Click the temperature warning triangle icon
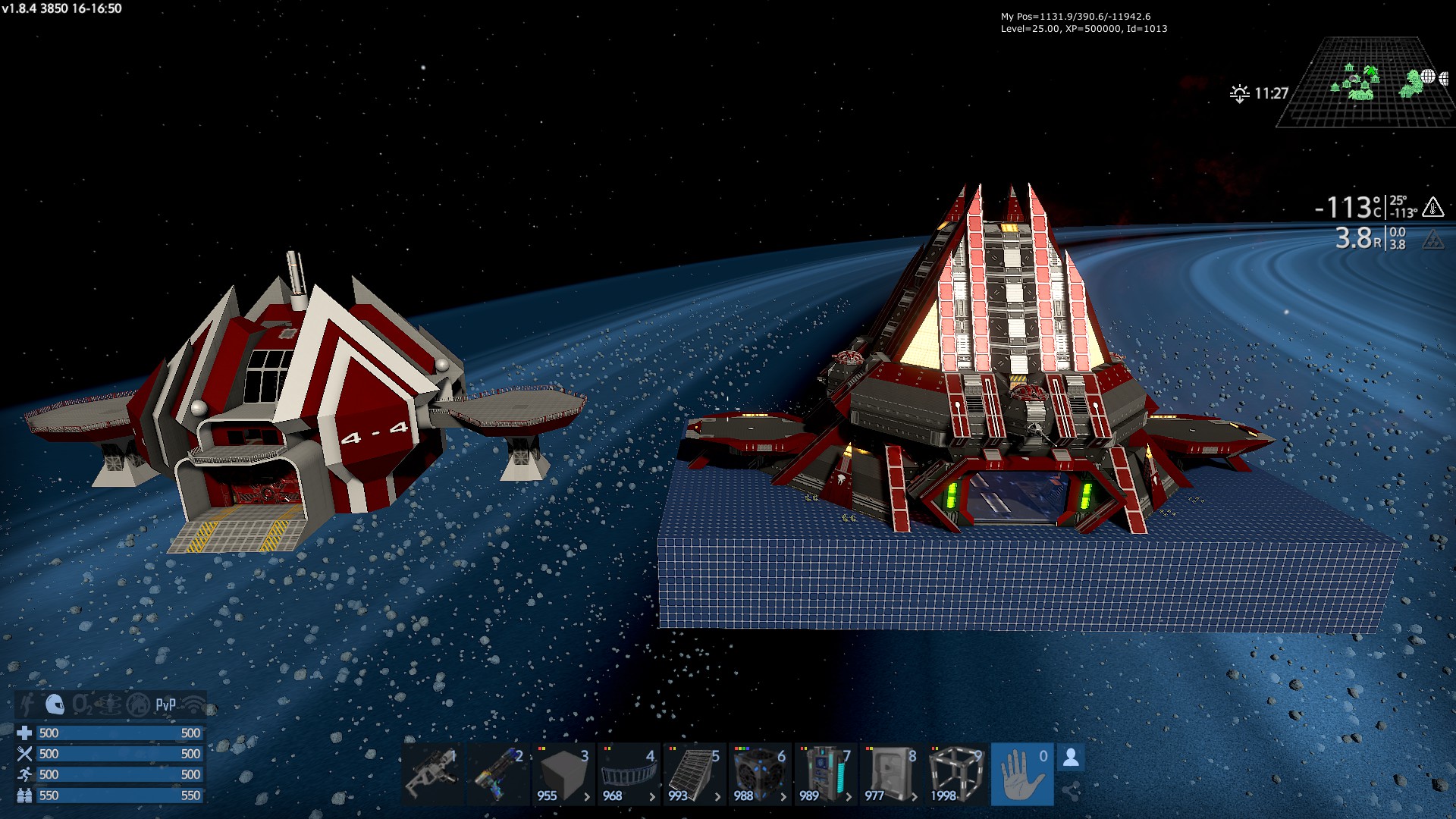1456x819 pixels. (1432, 207)
